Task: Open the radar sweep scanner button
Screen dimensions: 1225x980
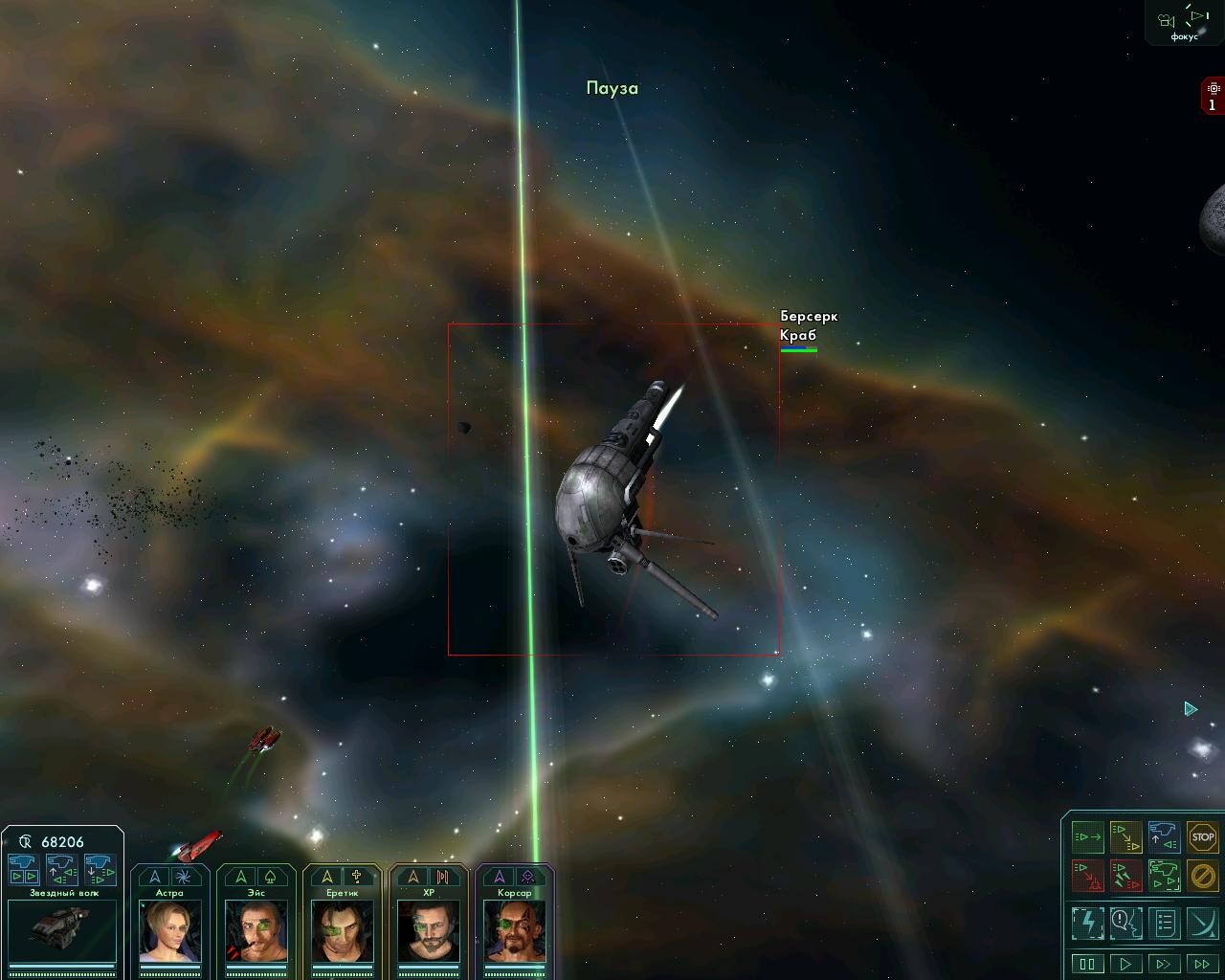Action: (x=1202, y=923)
